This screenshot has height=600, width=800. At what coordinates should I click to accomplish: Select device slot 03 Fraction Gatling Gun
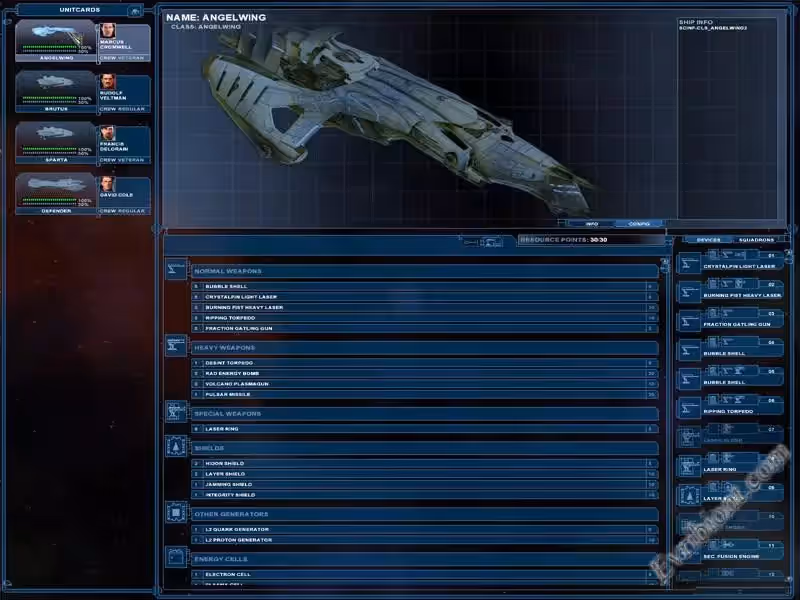[738, 321]
